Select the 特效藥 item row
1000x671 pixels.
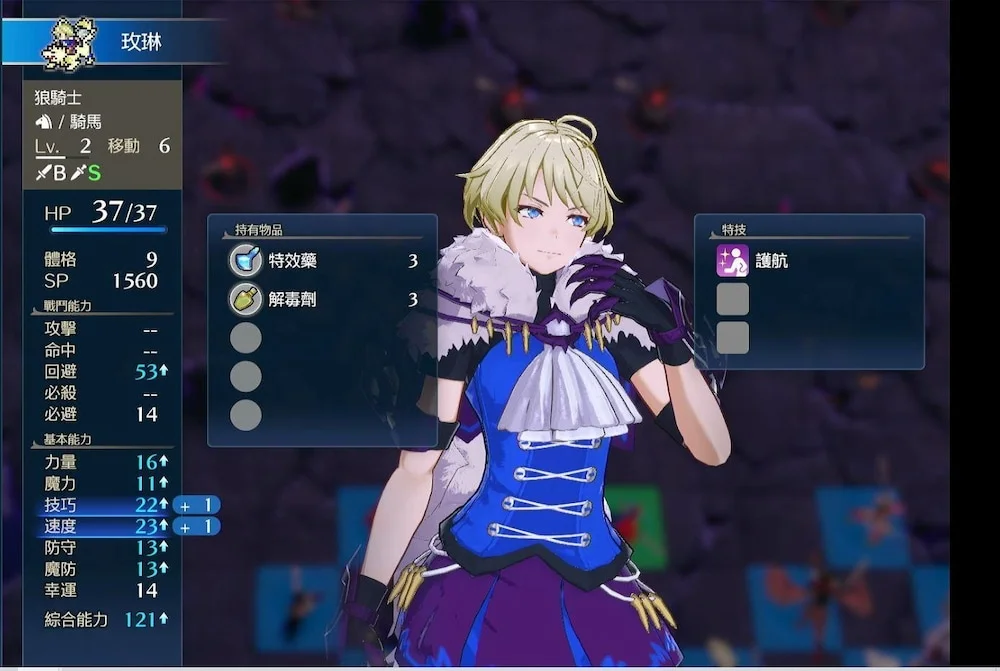click(322, 262)
